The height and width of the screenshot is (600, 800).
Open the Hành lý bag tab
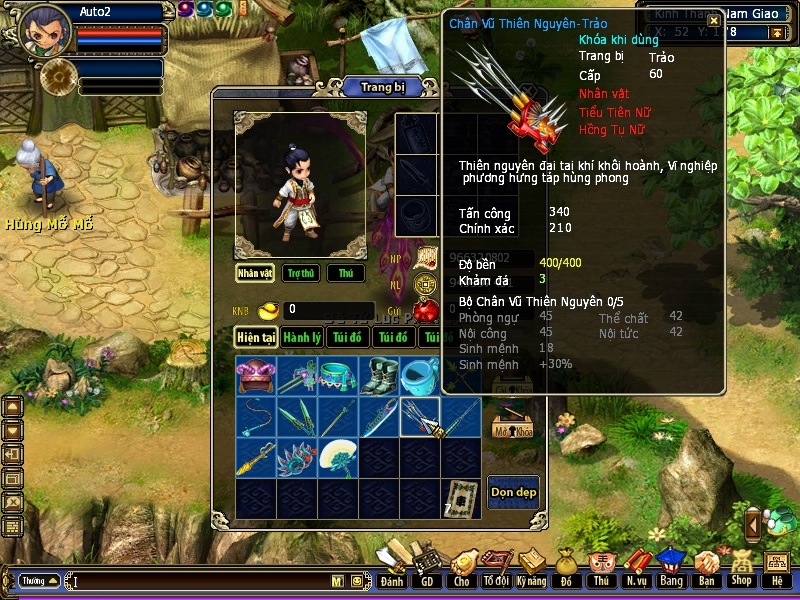(301, 338)
